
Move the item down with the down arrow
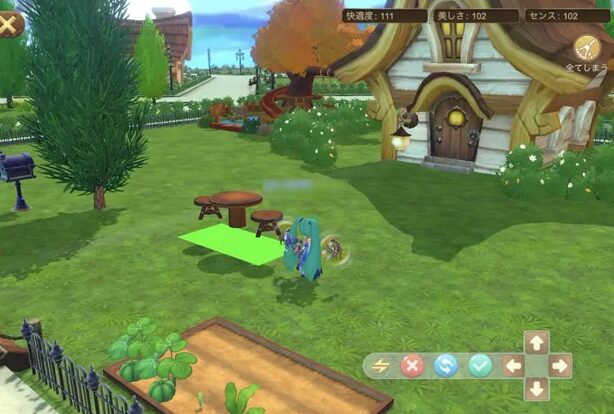tap(537, 388)
